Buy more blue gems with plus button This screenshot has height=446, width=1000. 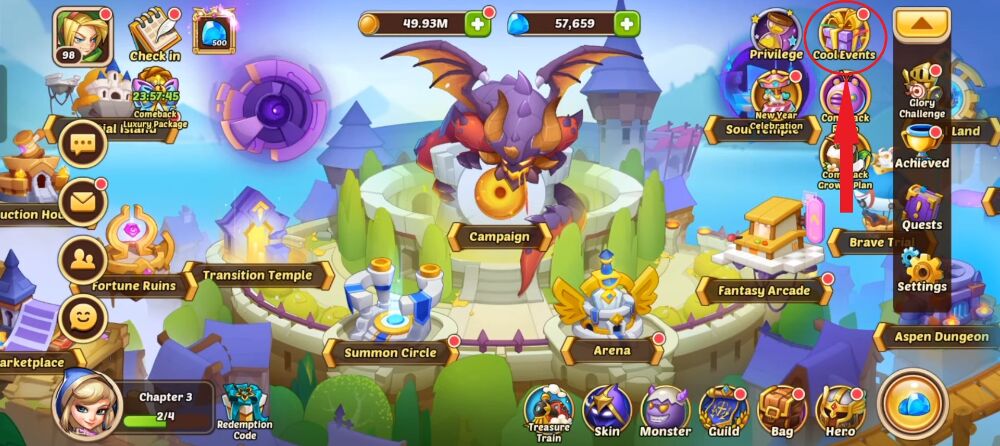(626, 23)
